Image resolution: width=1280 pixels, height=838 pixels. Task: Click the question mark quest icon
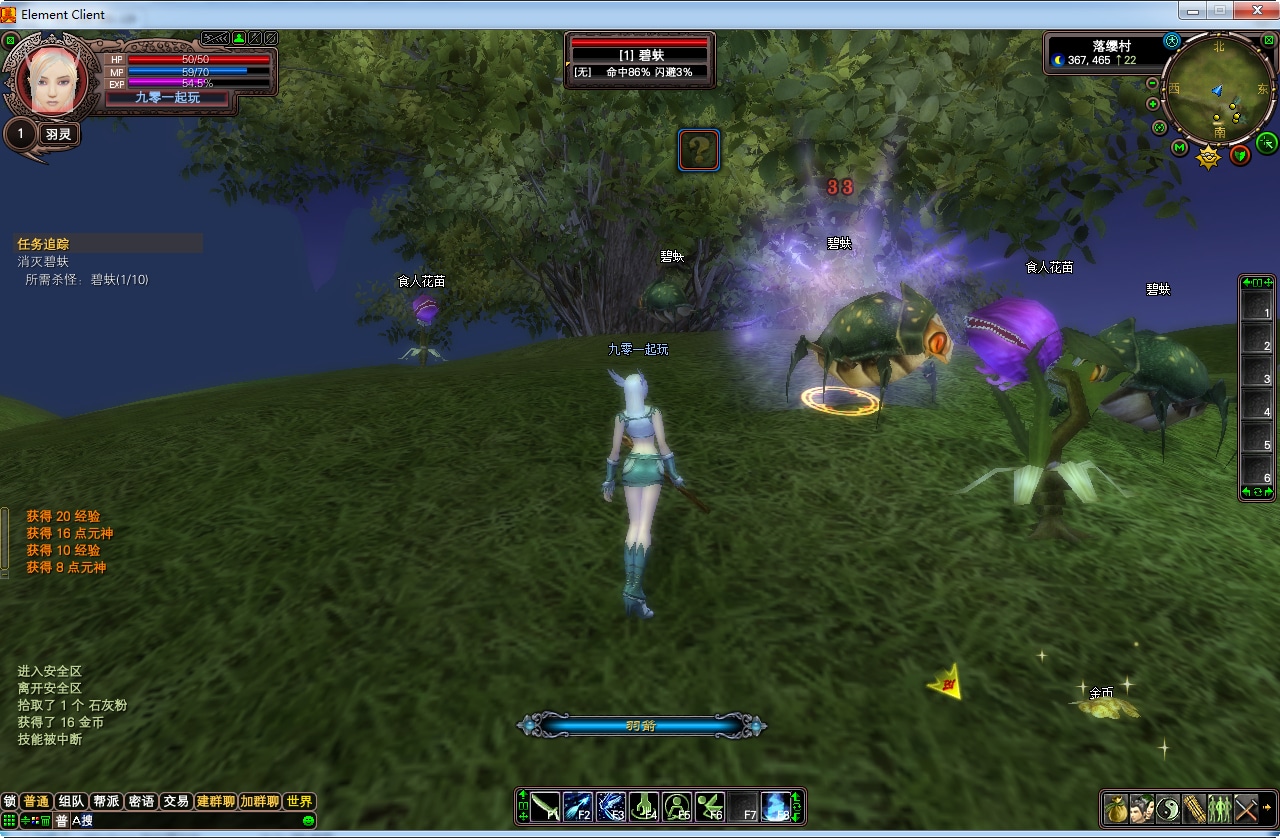699,150
